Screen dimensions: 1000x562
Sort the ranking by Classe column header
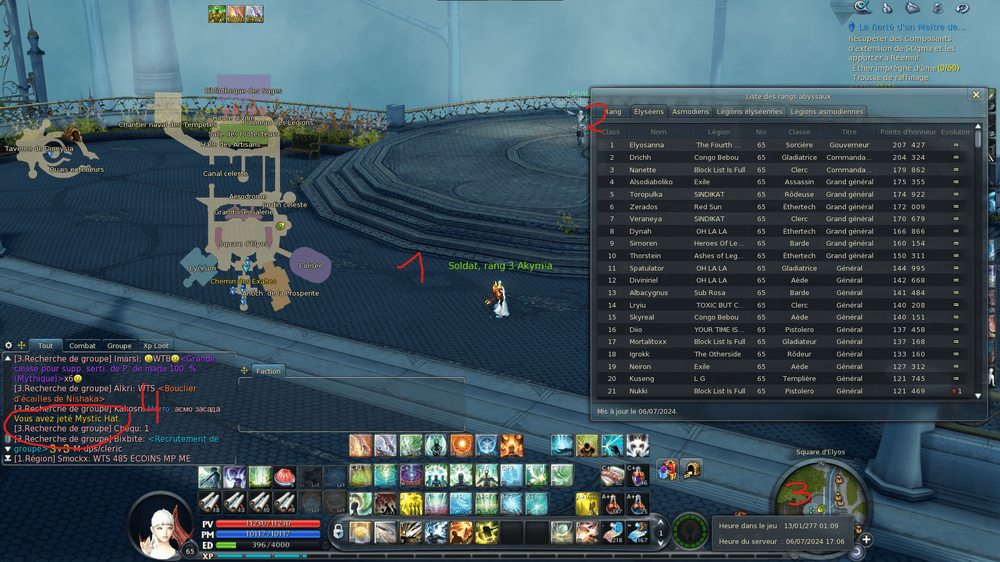pyautogui.click(x=799, y=131)
